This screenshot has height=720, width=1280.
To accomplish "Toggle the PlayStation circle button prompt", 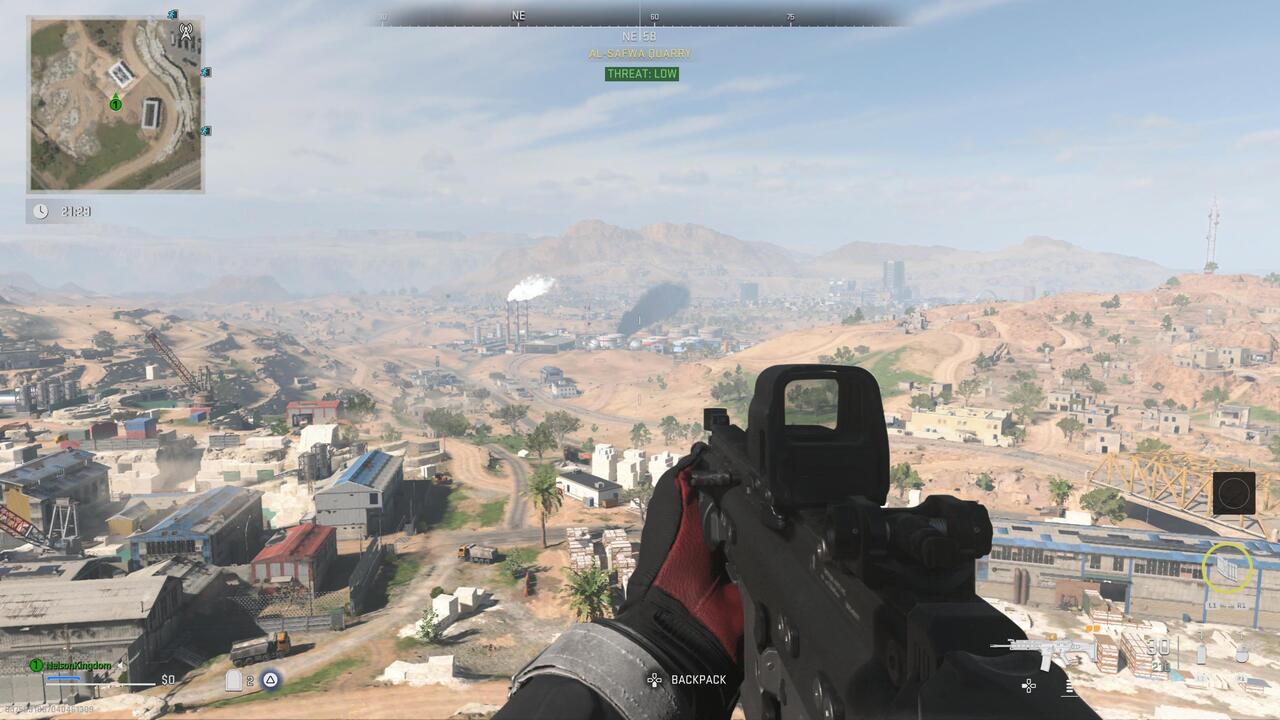I will click(x=270, y=680).
